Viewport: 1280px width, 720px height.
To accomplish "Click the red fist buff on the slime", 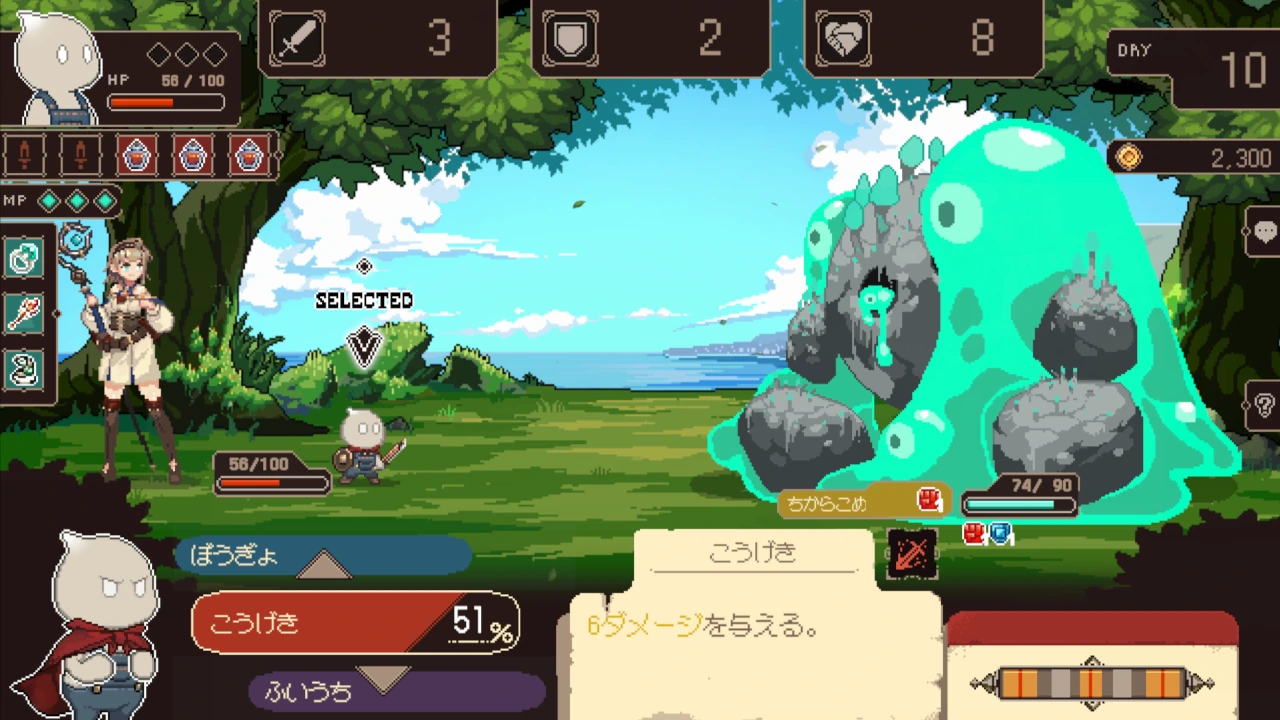I will pyautogui.click(x=973, y=533).
